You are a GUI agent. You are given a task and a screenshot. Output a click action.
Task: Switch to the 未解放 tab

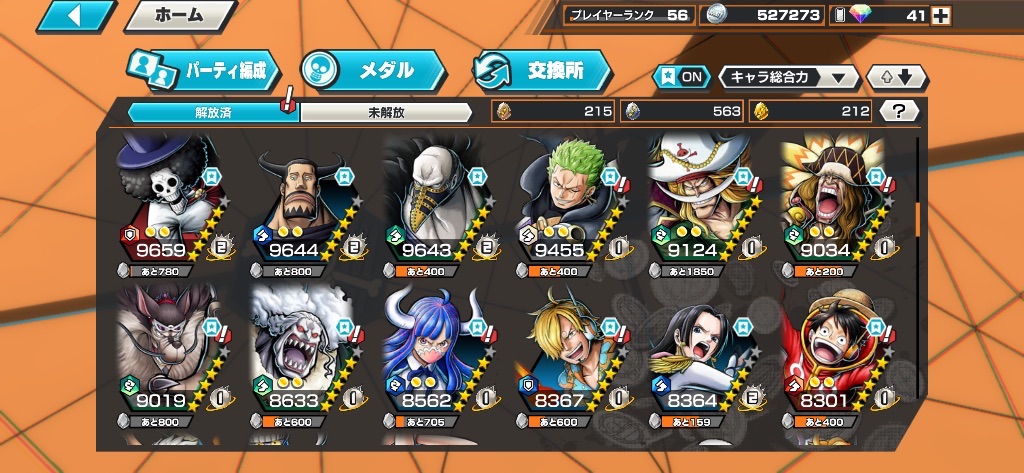pos(386,112)
